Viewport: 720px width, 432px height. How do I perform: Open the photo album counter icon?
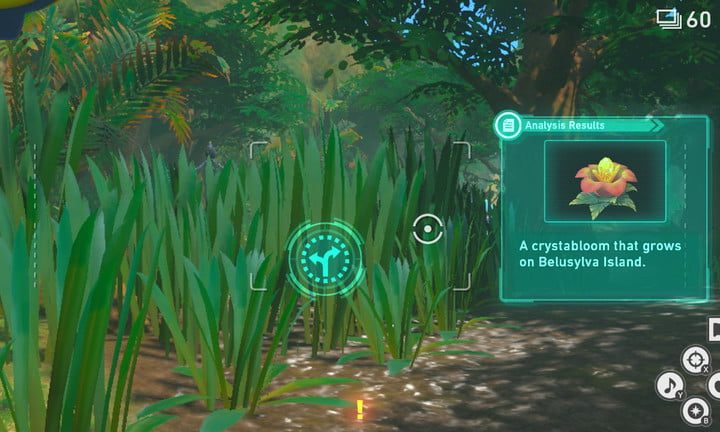click(x=669, y=18)
